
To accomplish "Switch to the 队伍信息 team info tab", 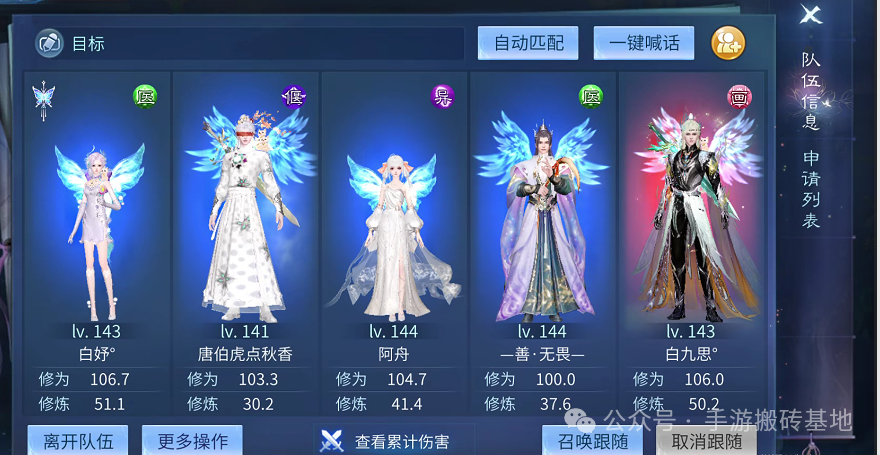I will point(811,92).
